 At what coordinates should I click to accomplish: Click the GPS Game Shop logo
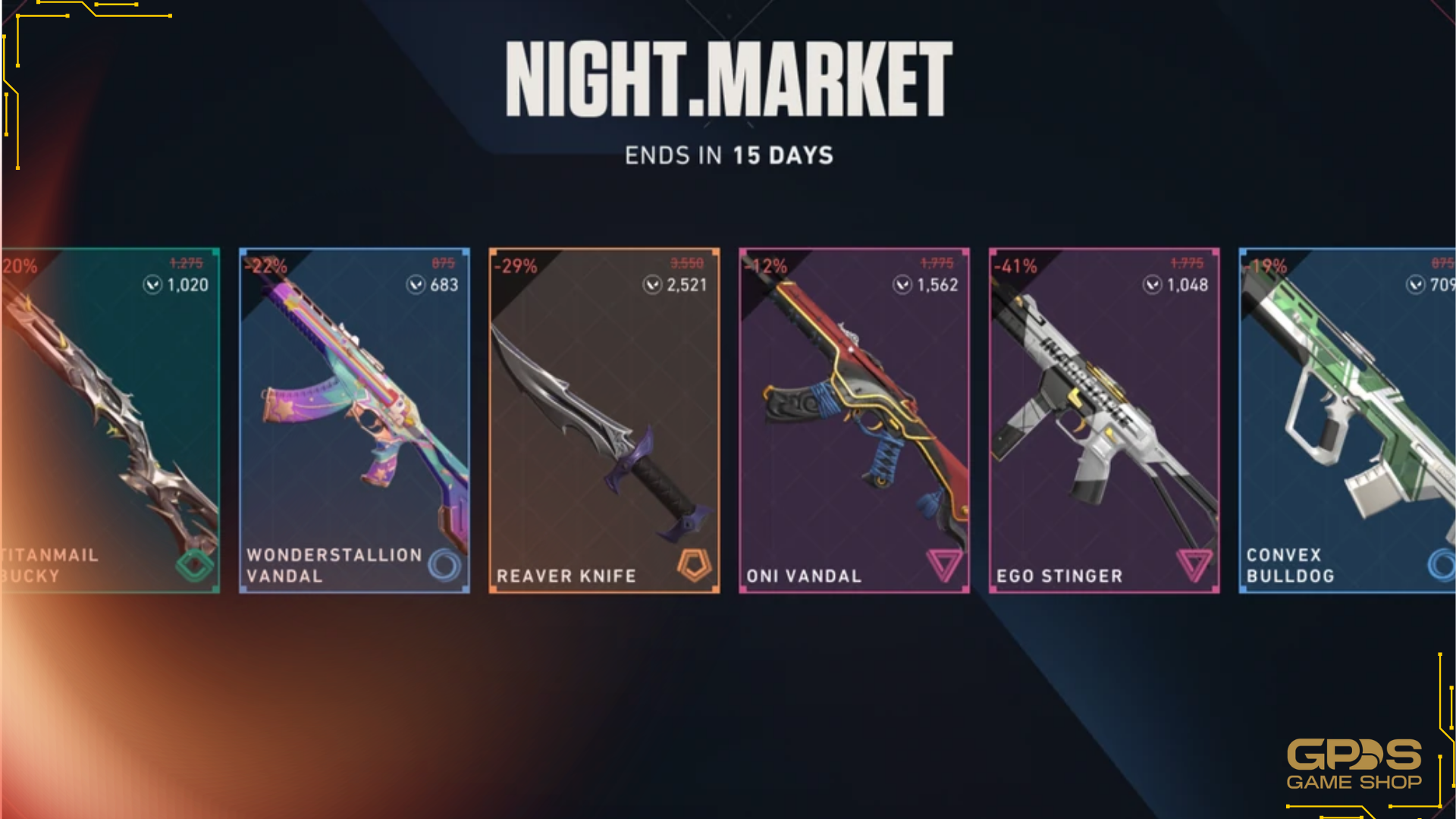[x=1354, y=764]
